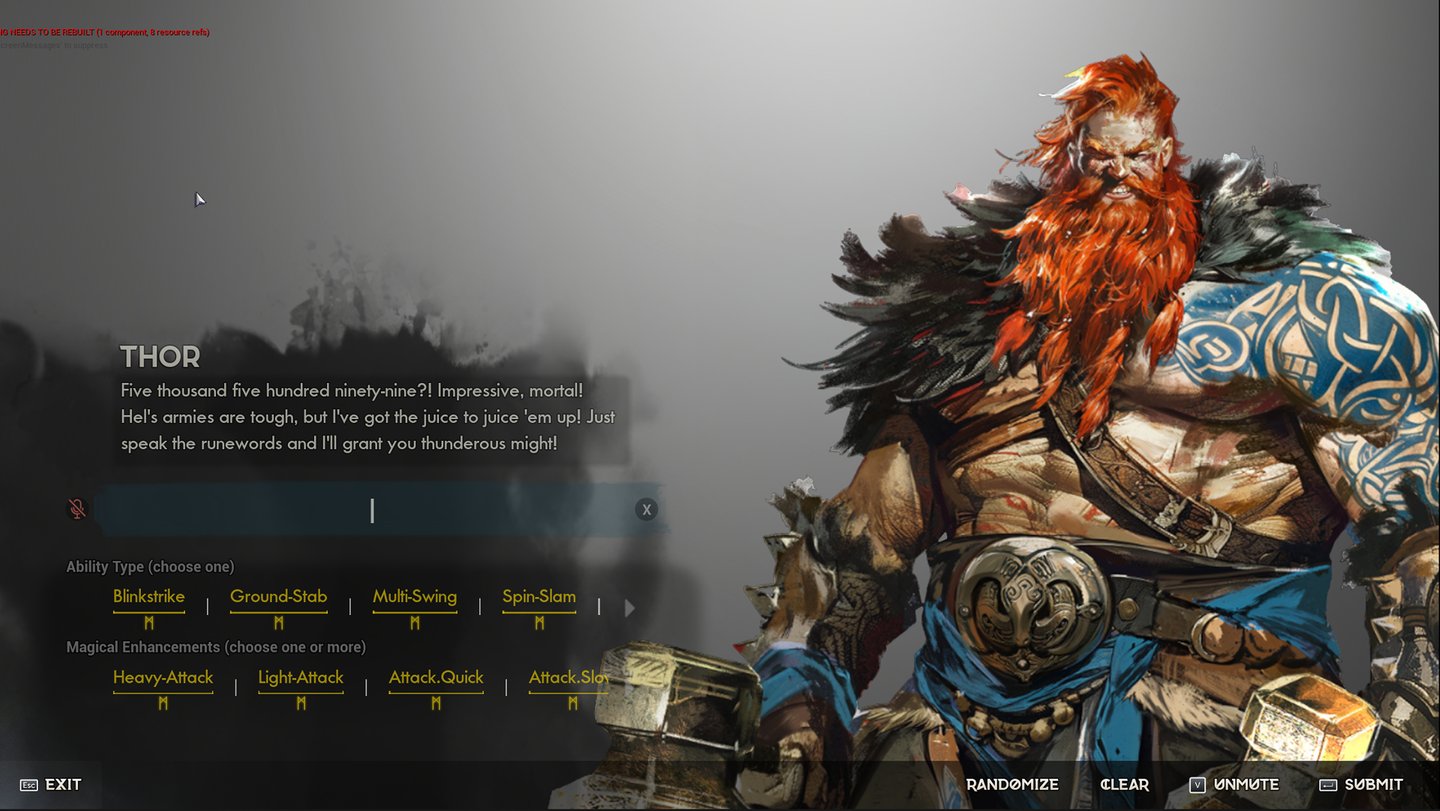The height and width of the screenshot is (811, 1440).
Task: Pick the Multi-Swing ability type
Action: click(414, 597)
